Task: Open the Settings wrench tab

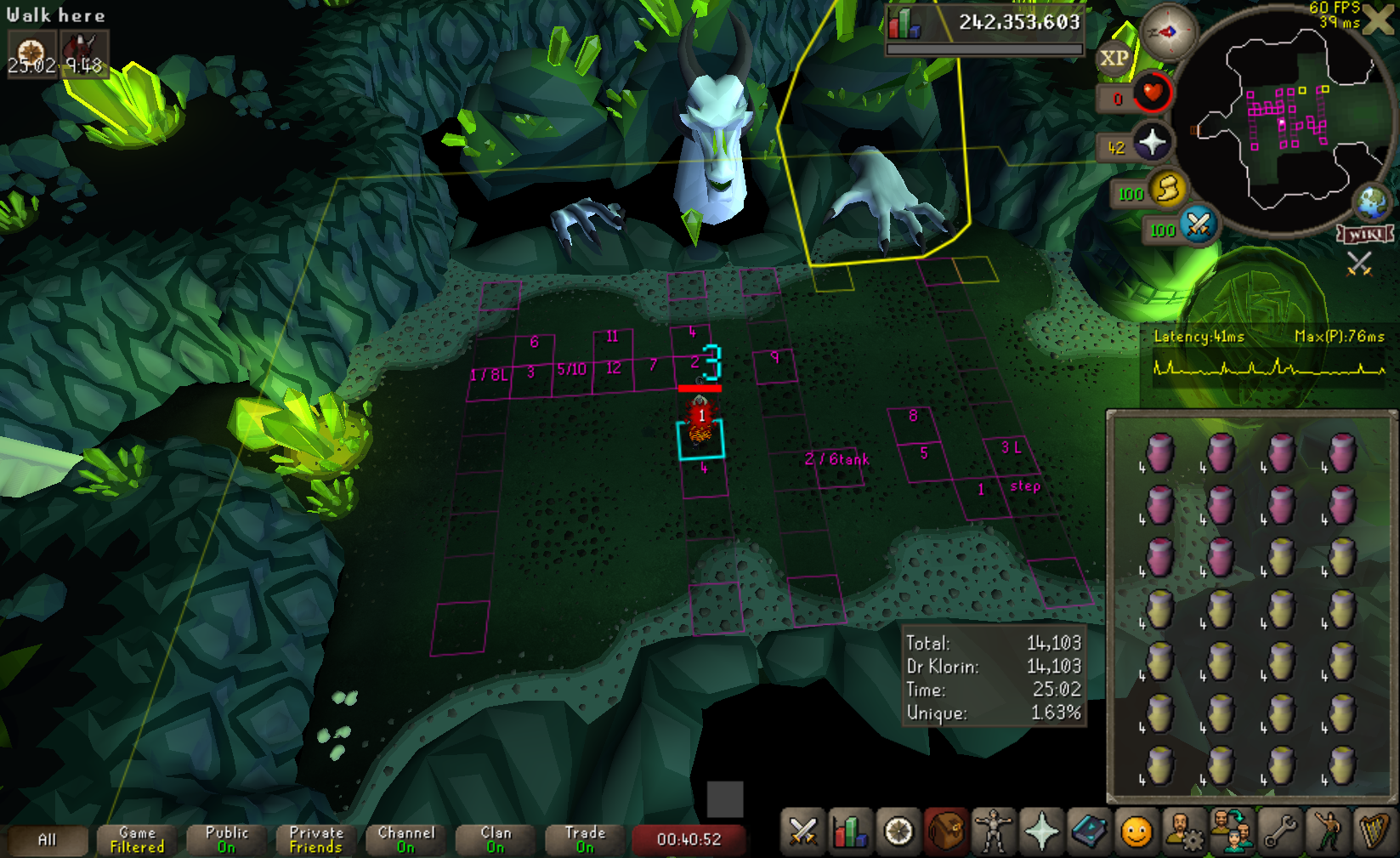Action: point(1279,832)
